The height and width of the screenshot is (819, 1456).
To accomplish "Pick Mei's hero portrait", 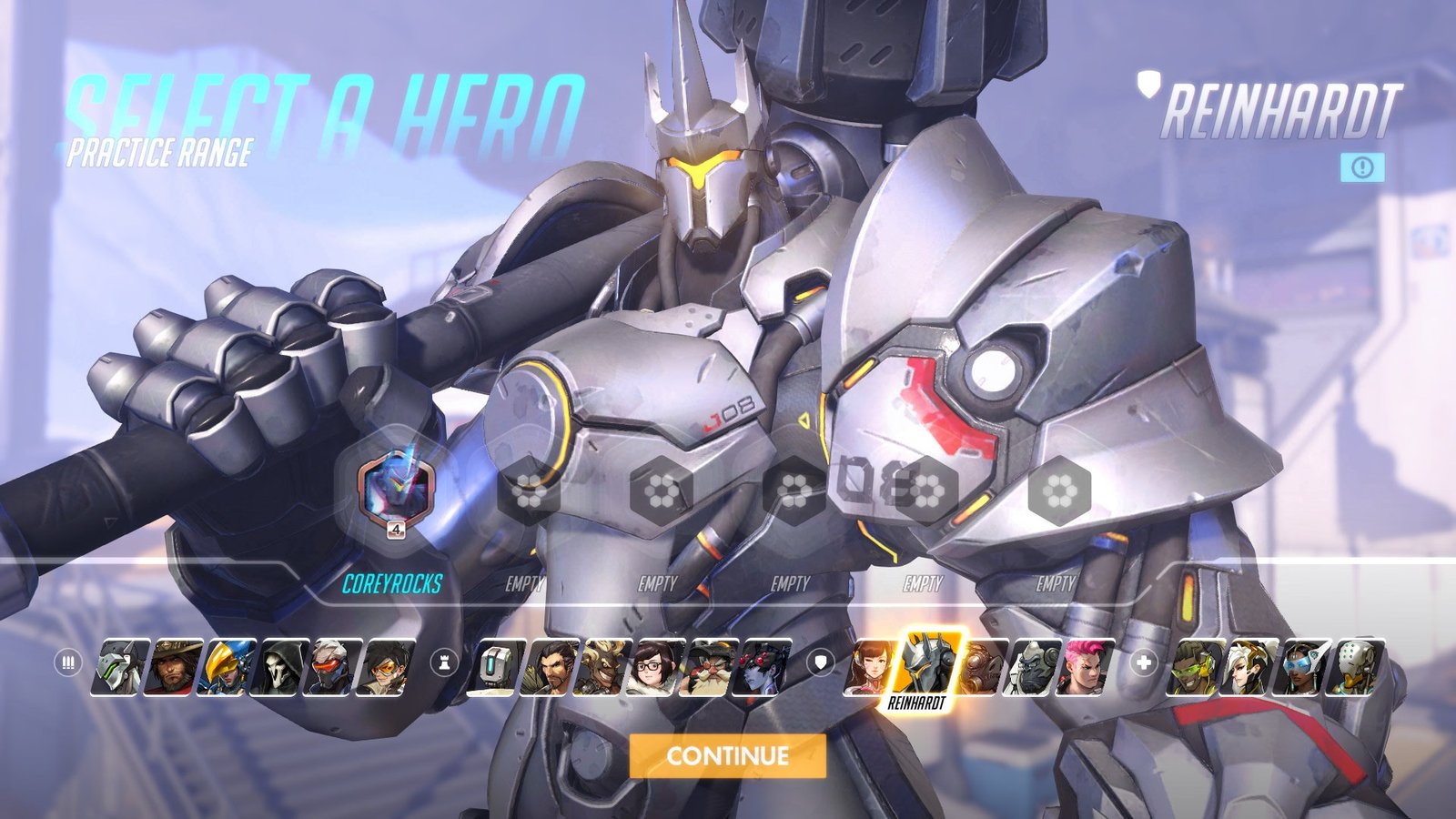I will [657, 667].
